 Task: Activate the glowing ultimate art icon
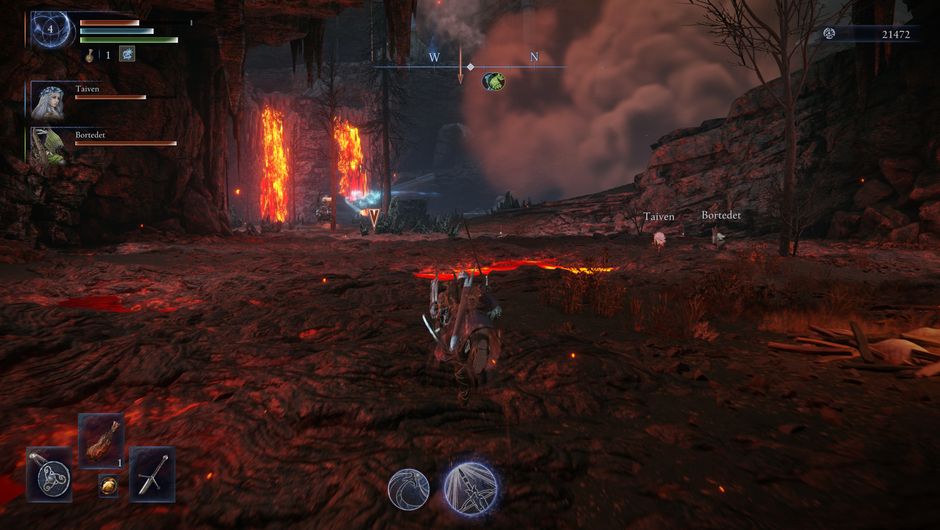pyautogui.click(x=471, y=487)
